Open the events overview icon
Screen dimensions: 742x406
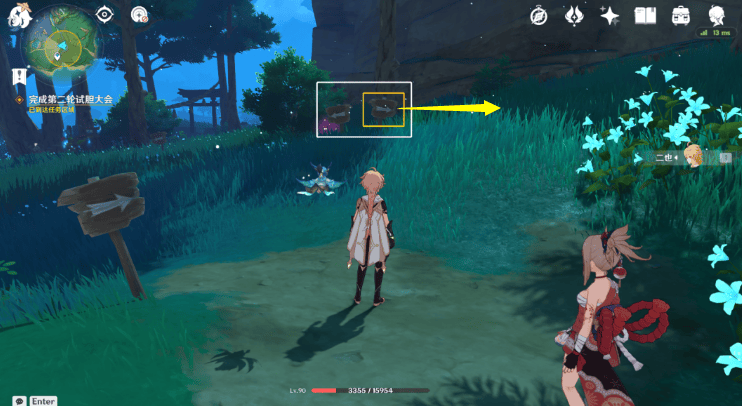click(574, 16)
